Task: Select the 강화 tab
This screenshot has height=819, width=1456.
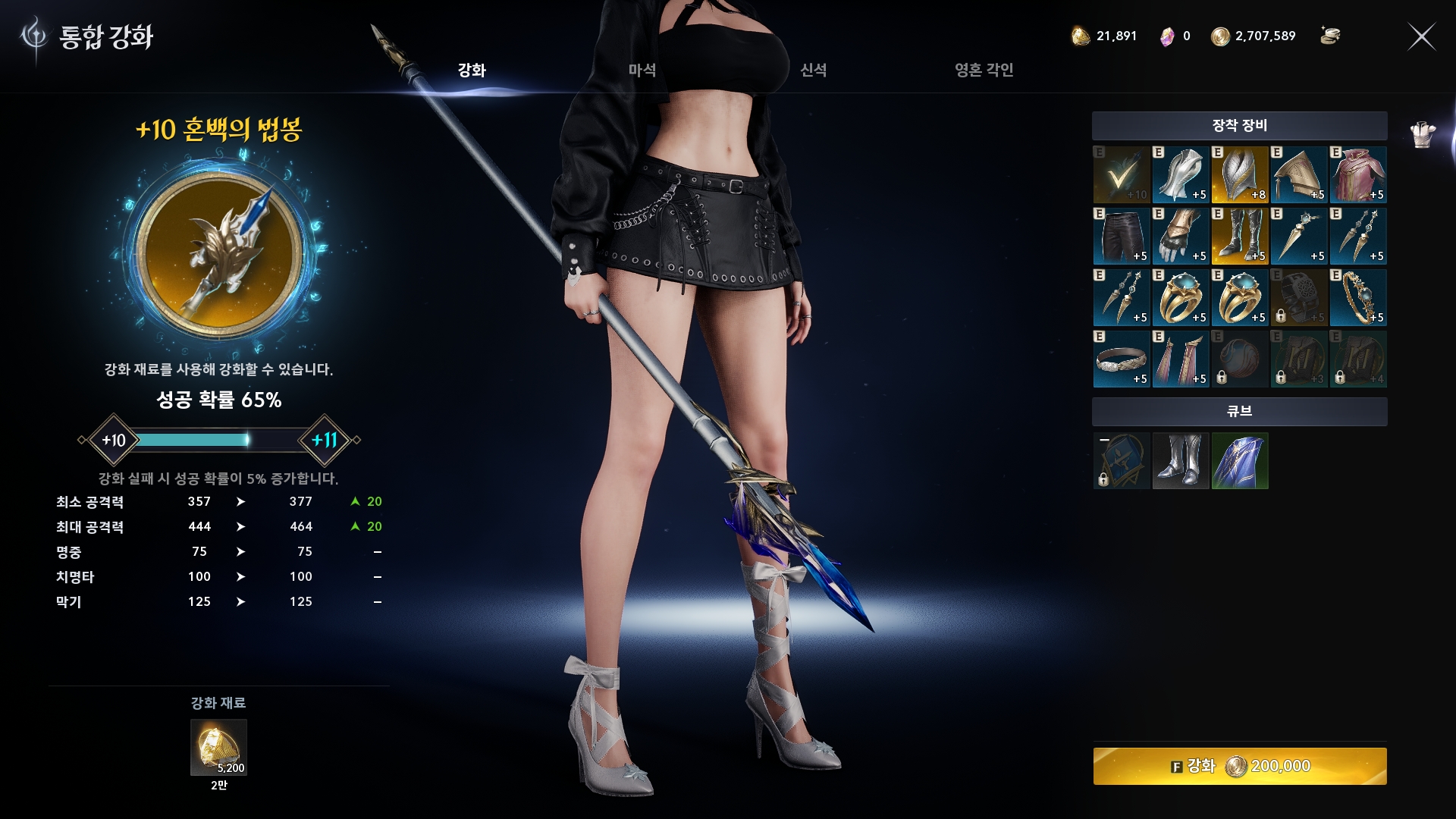Action: 471,71
